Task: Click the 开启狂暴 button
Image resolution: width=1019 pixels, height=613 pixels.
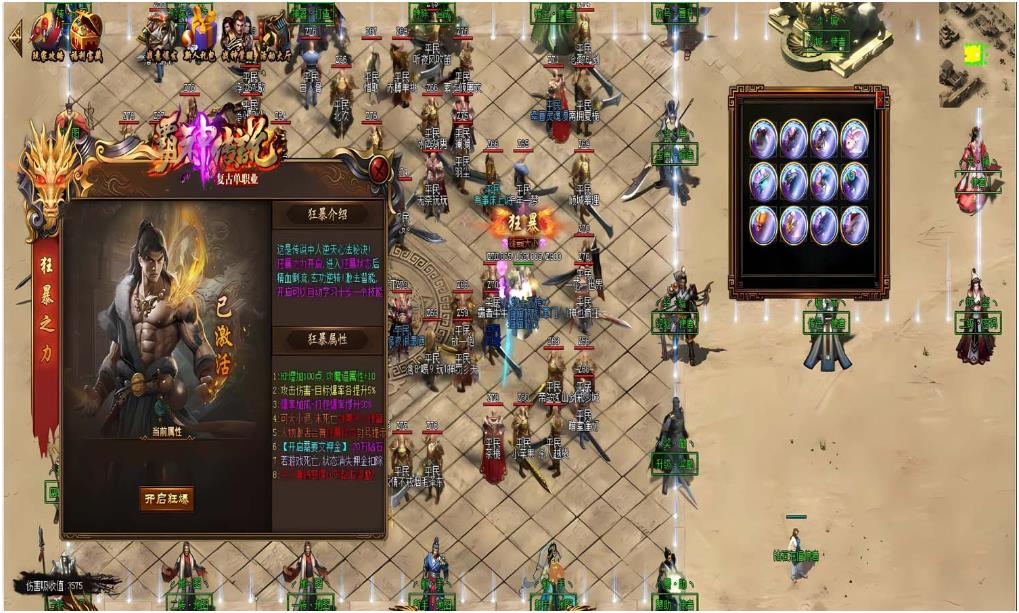Action: tap(166, 498)
